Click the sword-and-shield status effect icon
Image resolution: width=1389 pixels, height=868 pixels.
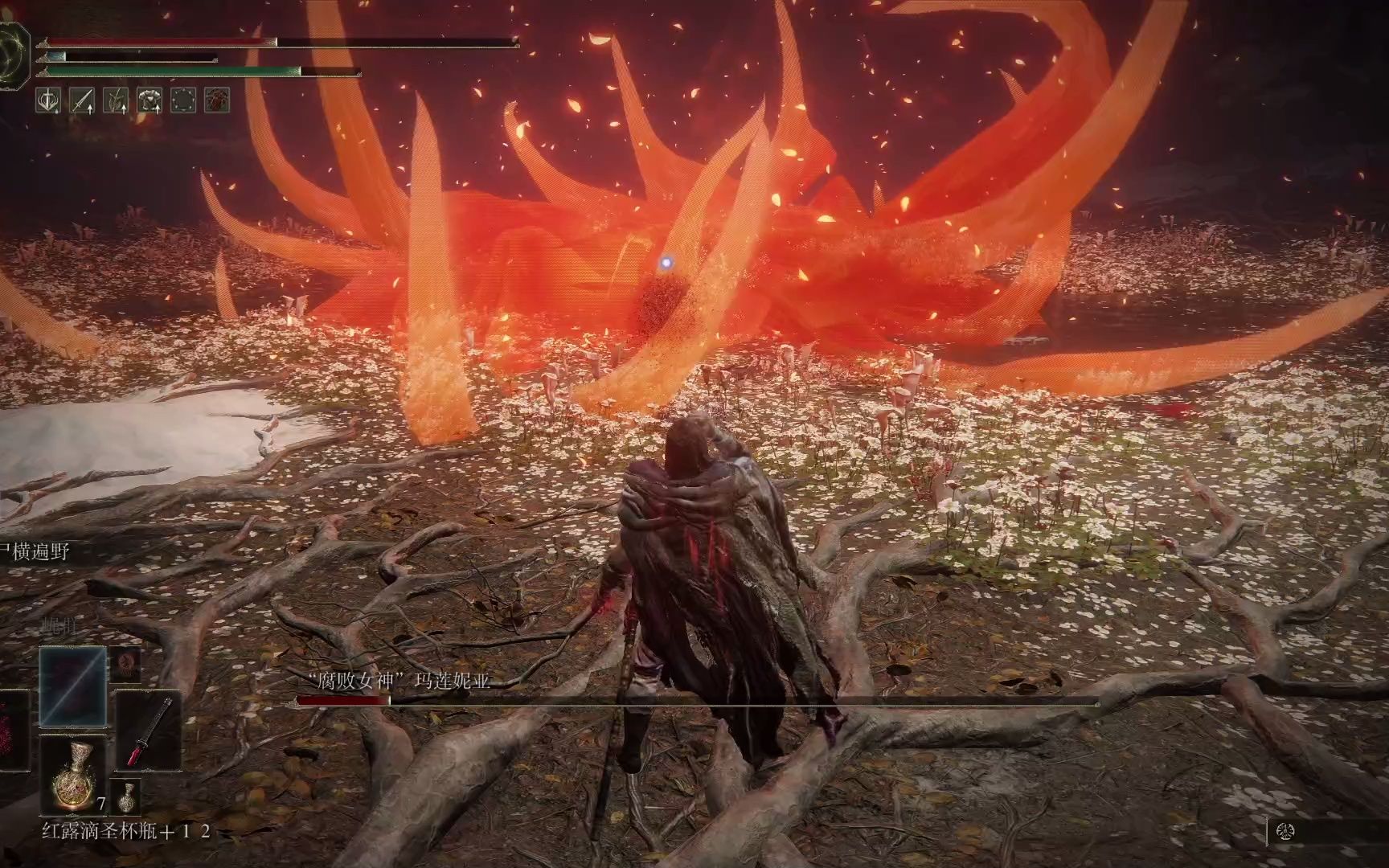(x=51, y=100)
